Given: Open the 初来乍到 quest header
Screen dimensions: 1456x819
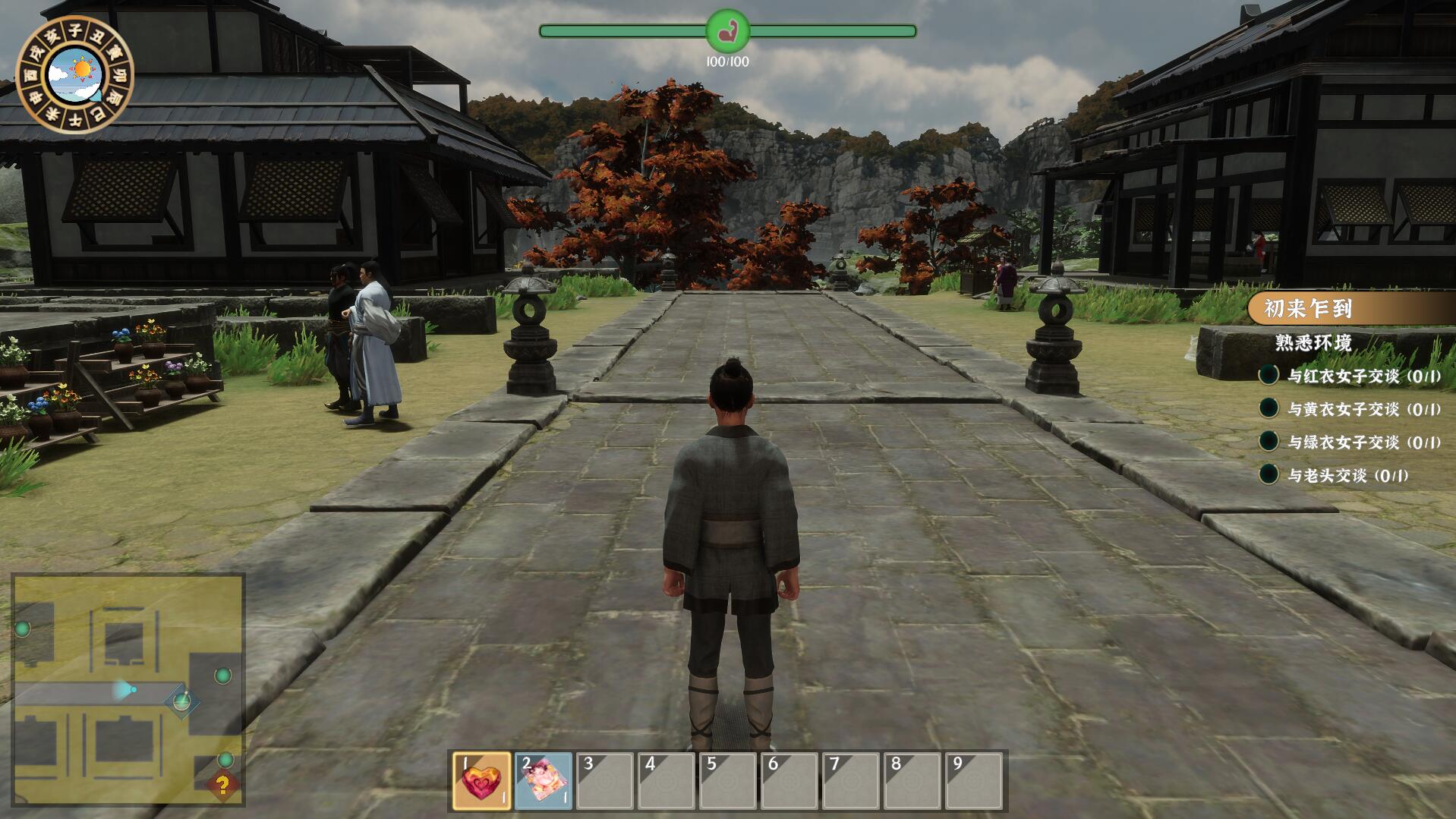Looking at the screenshot, I should 1309,309.
